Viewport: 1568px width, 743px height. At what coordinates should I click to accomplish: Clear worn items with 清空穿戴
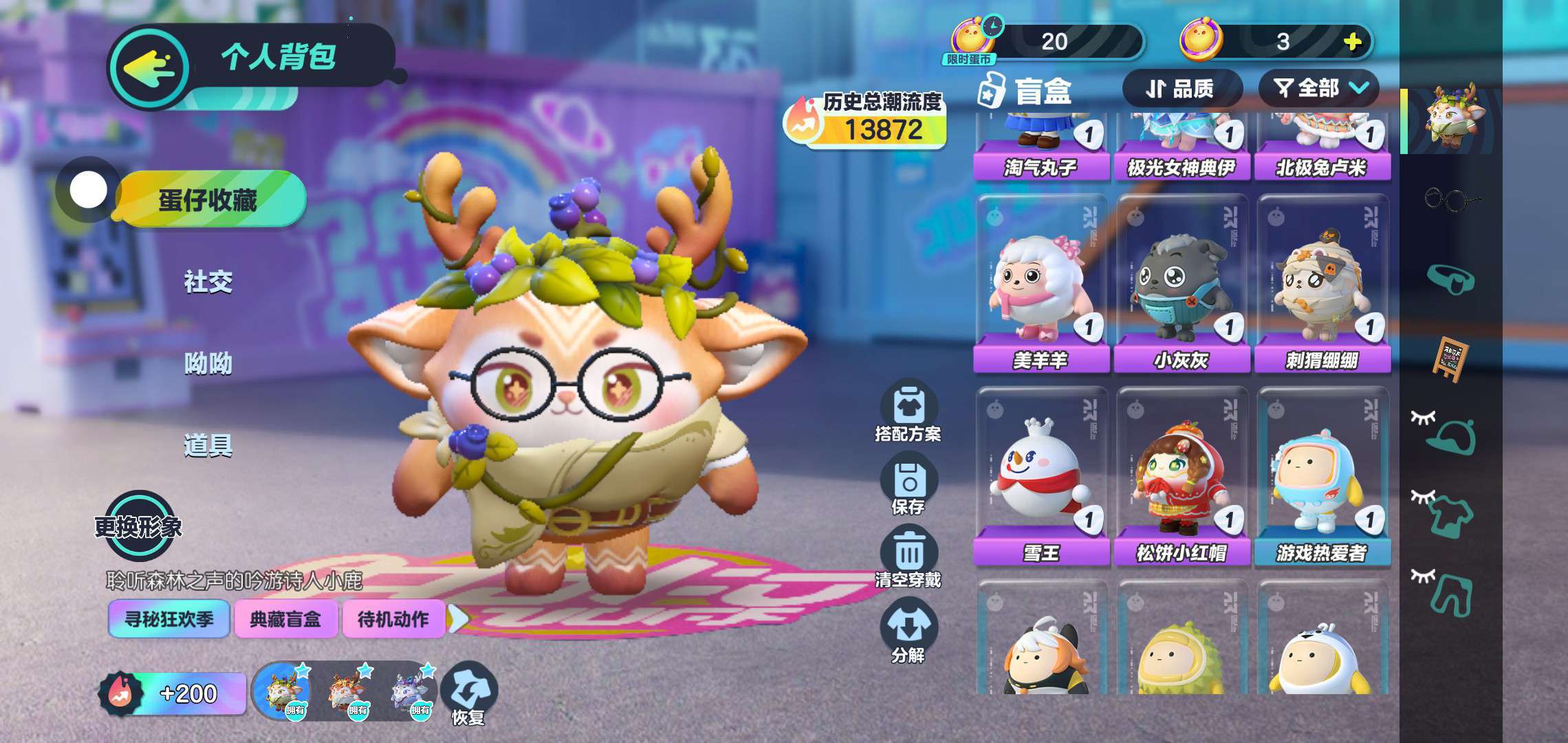(908, 559)
